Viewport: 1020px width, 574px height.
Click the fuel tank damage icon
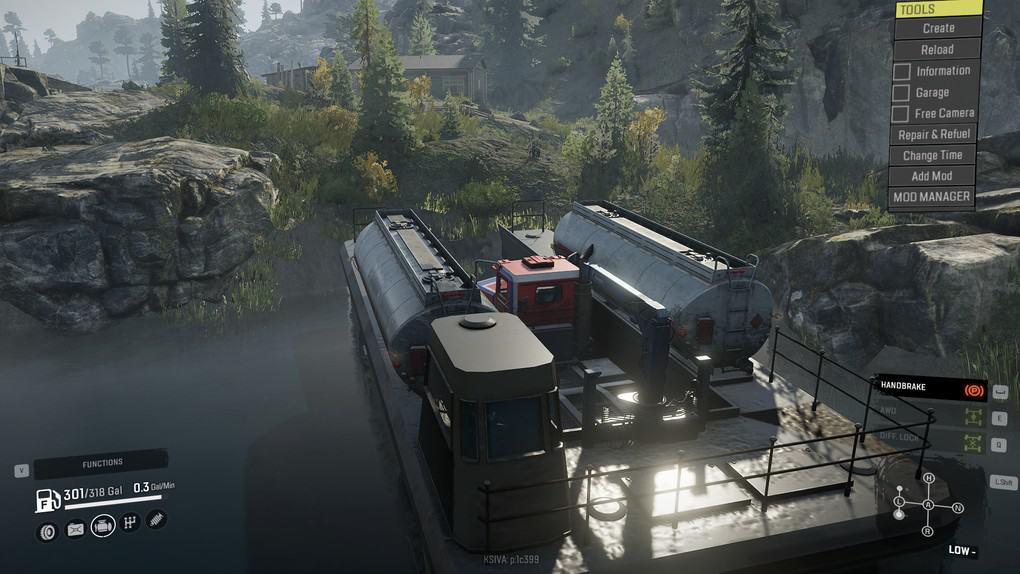pyautogui.click(x=75, y=530)
